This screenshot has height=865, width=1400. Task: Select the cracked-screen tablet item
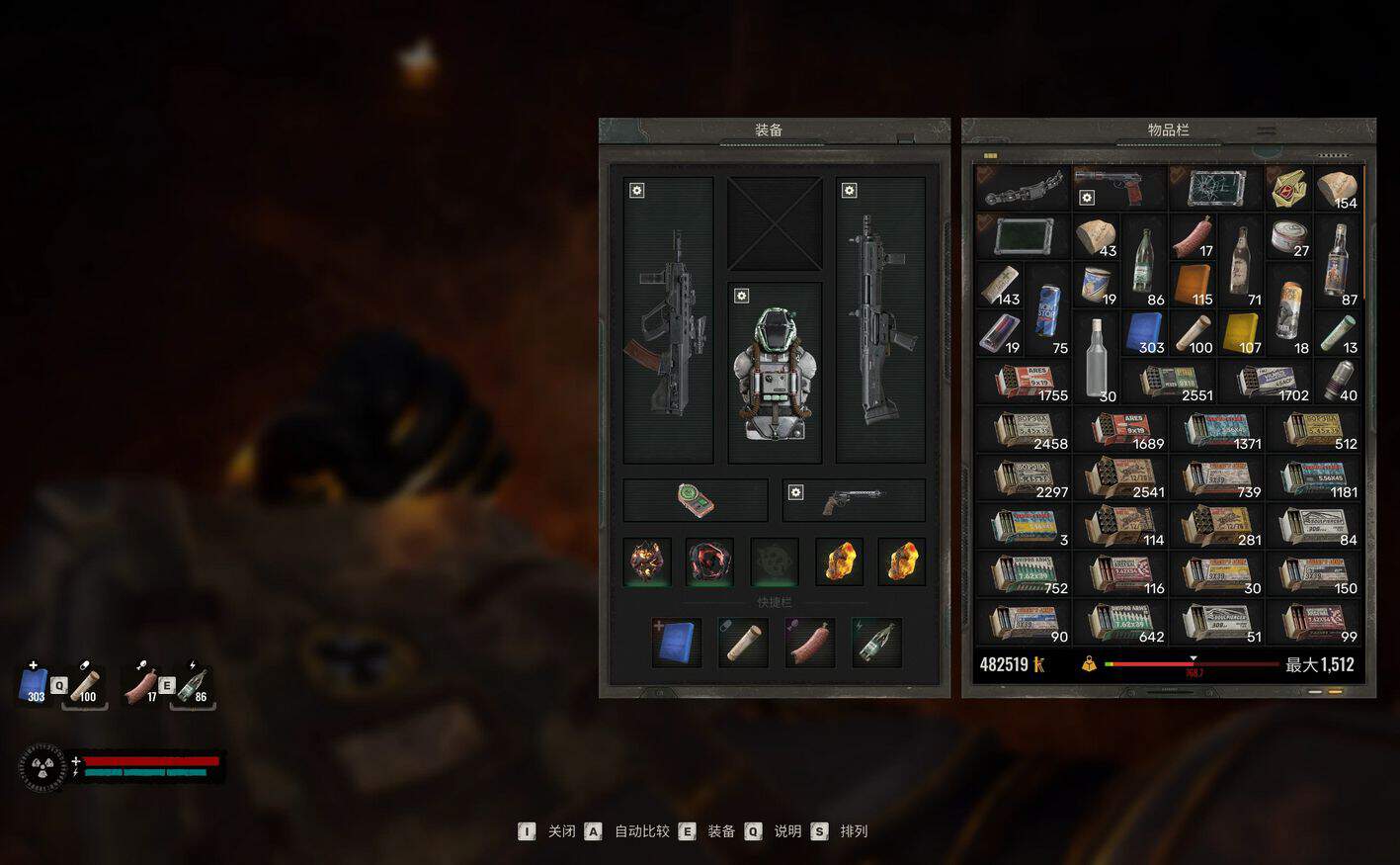pos(1214,187)
